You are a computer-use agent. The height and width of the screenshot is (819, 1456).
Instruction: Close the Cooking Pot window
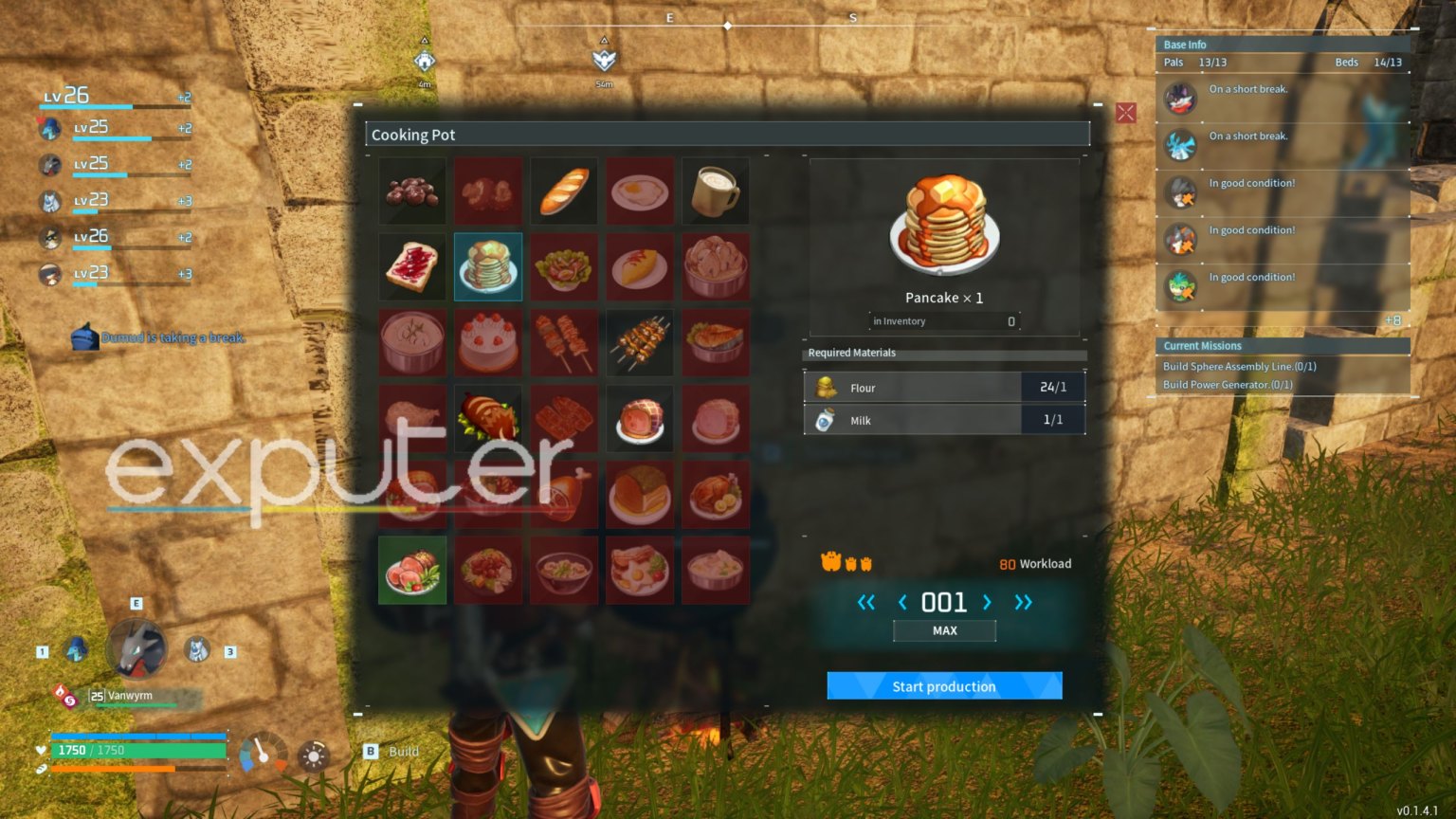pyautogui.click(x=1125, y=114)
